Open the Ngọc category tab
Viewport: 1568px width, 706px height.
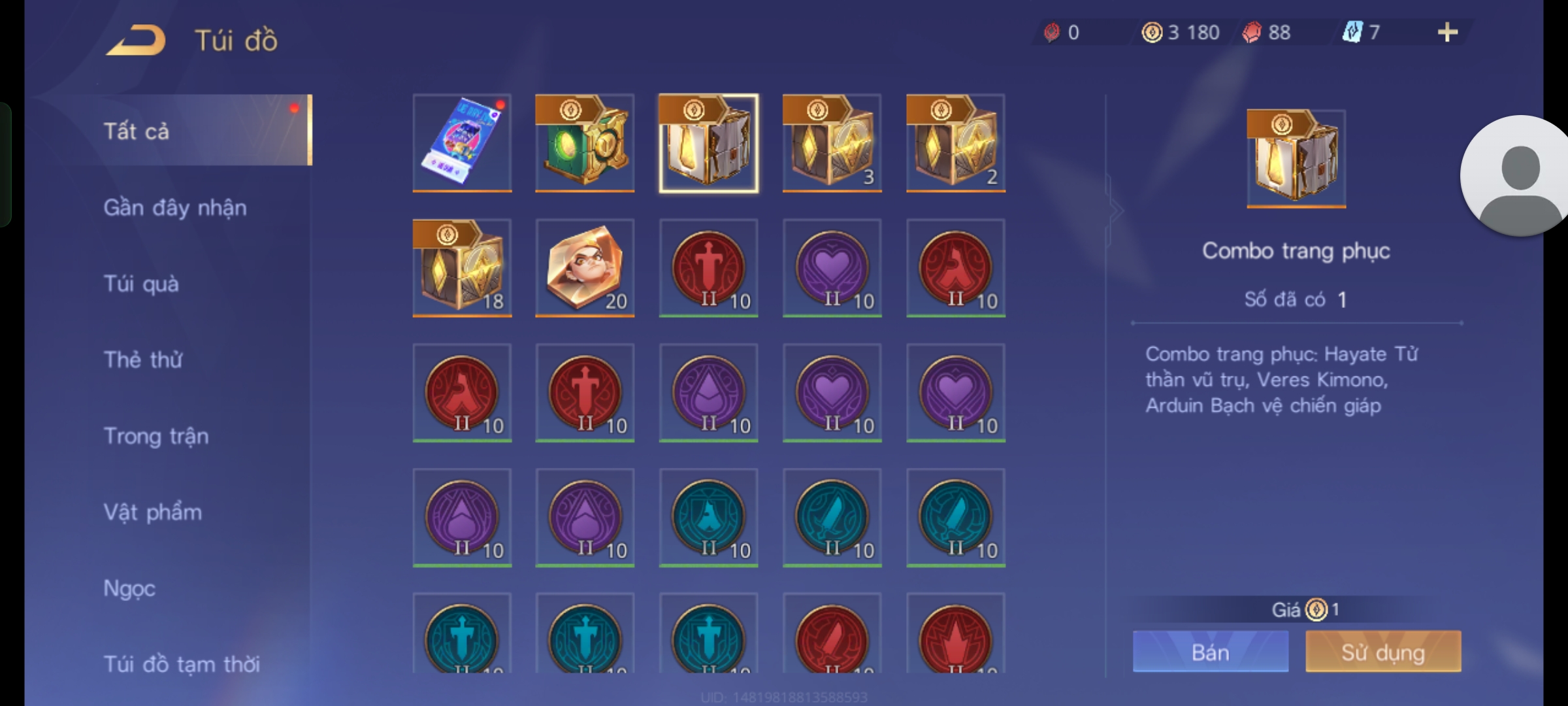[x=129, y=588]
